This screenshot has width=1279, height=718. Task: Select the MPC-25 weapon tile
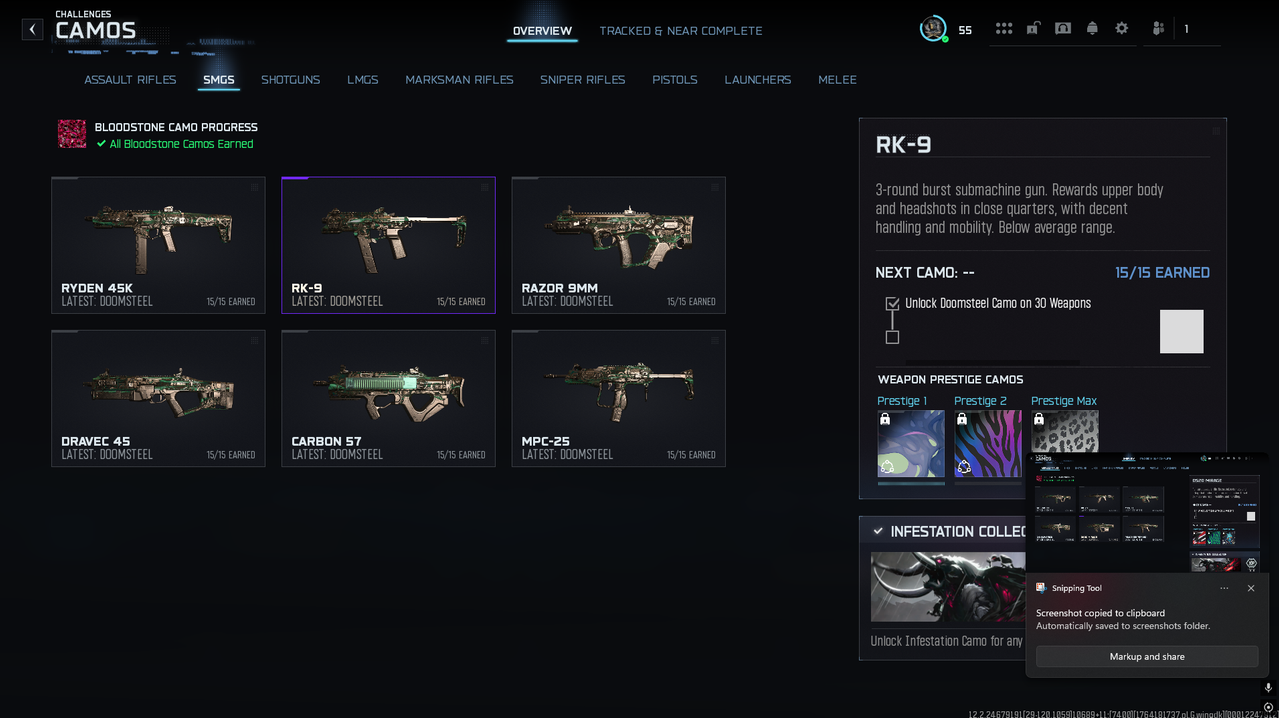618,398
